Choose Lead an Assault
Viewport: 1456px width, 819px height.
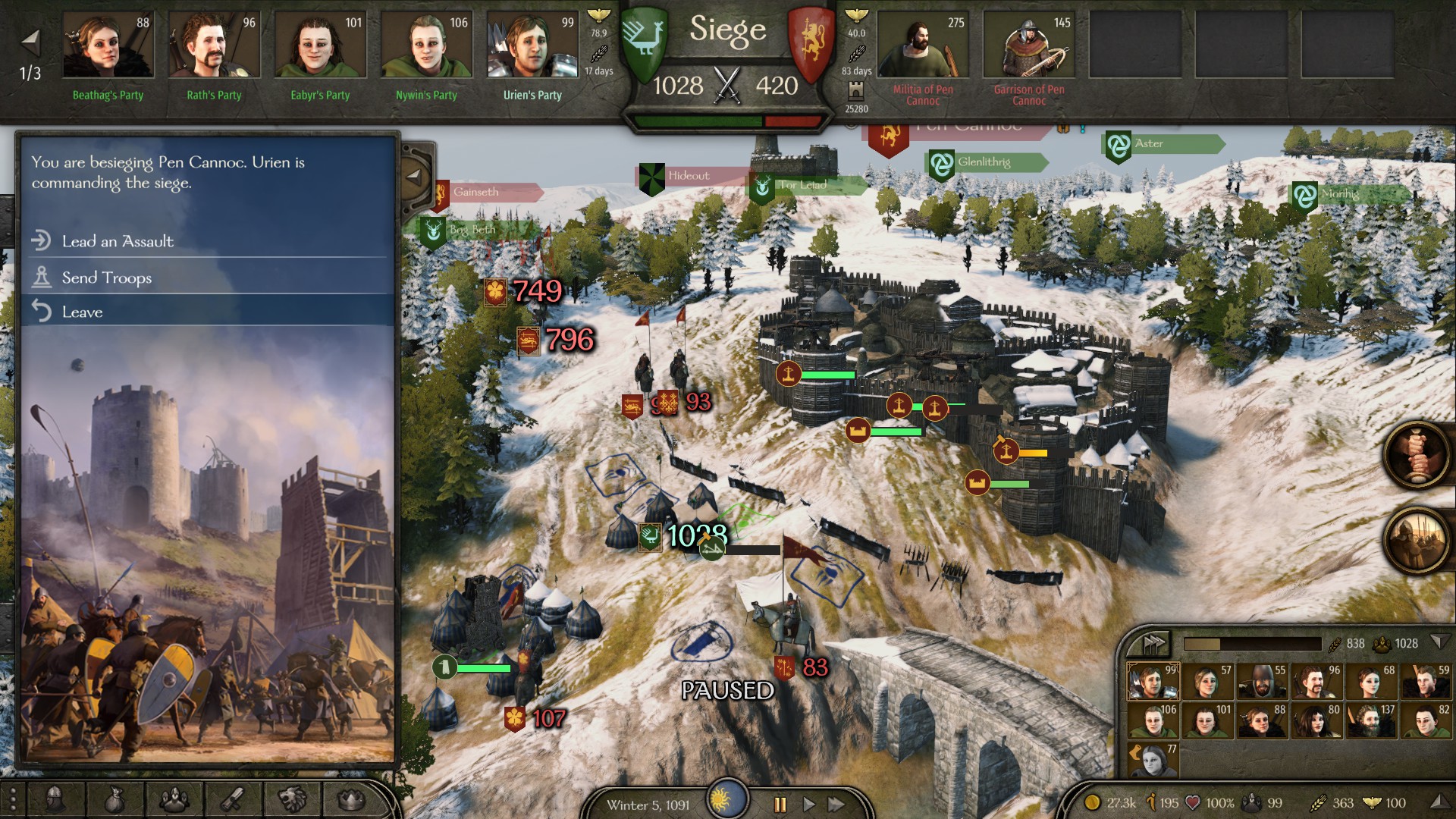[118, 241]
